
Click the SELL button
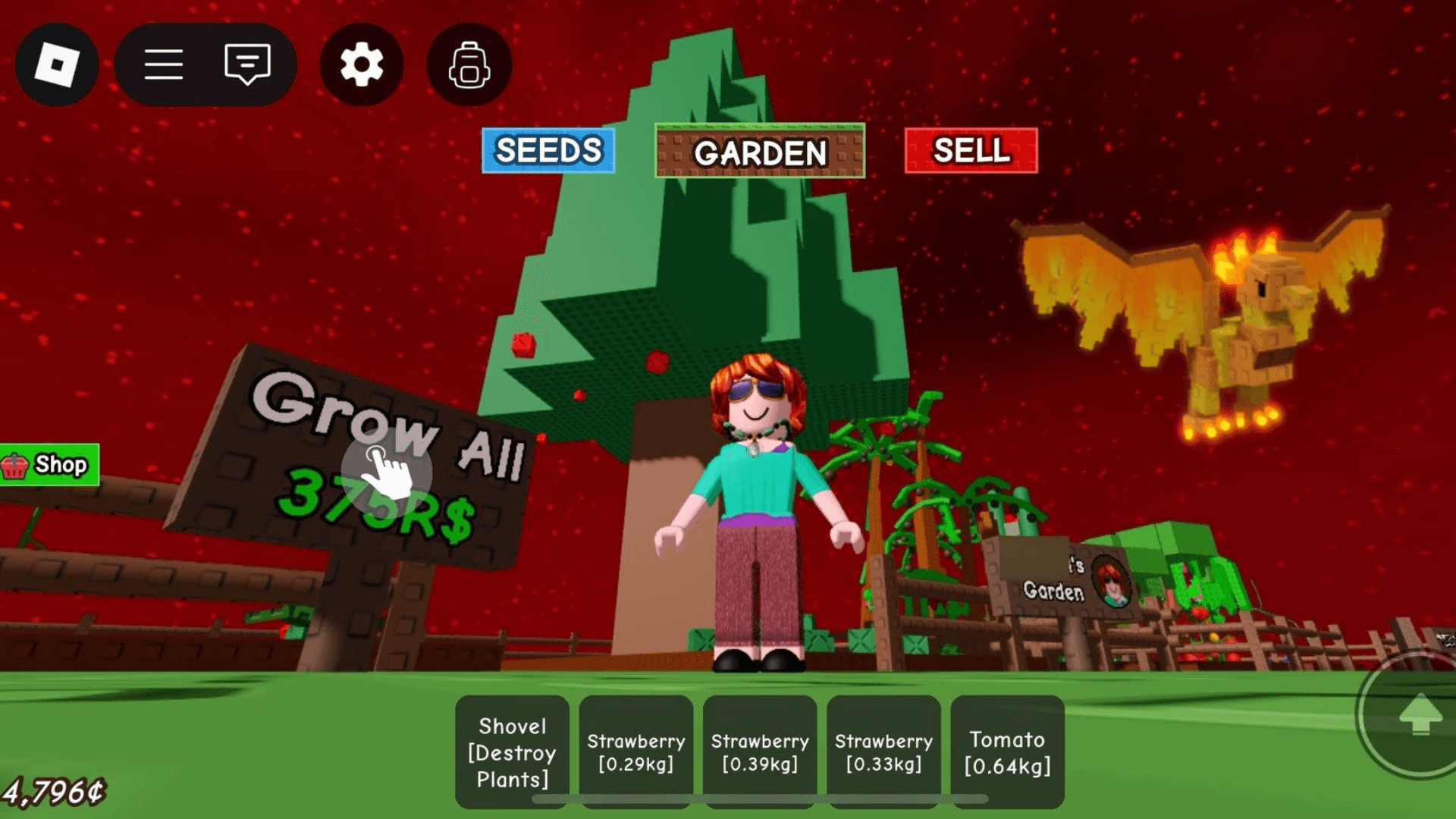point(971,151)
